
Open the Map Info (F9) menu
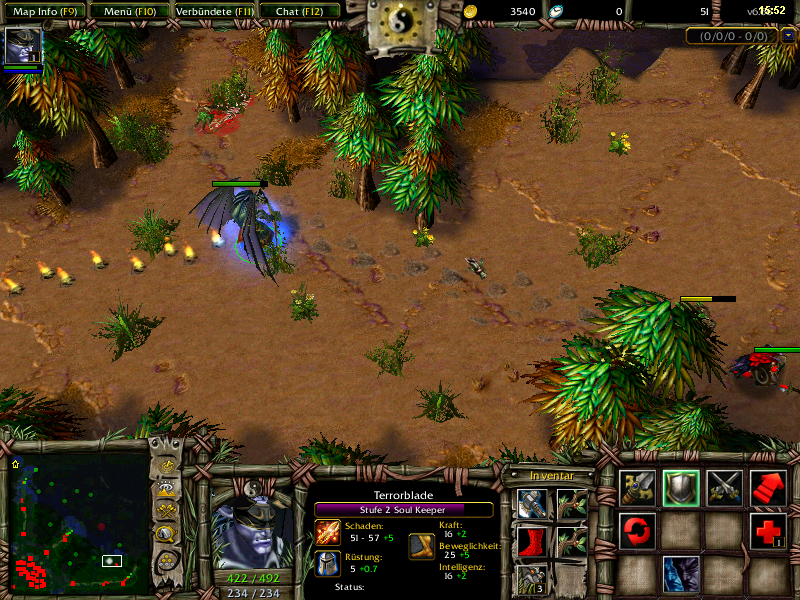click(x=43, y=11)
